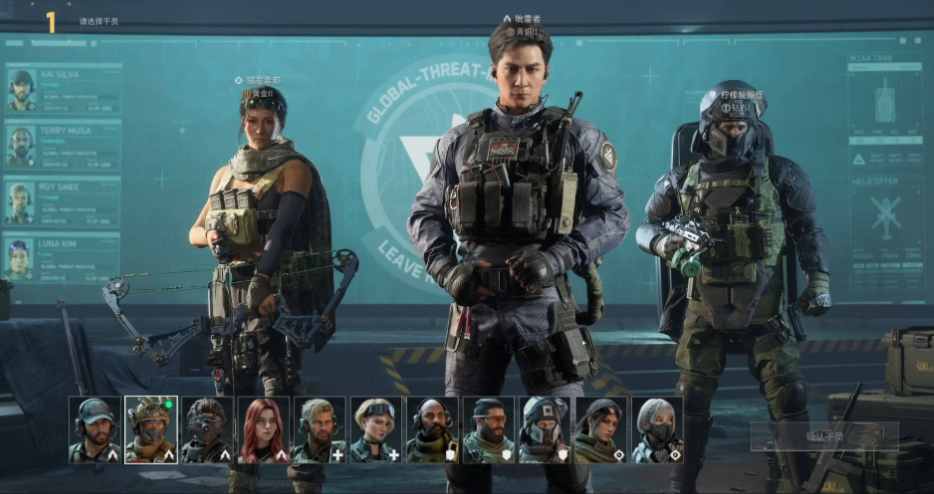Select the bearded operator wearing a cap
934x494 pixels.
pyautogui.click(x=95, y=430)
